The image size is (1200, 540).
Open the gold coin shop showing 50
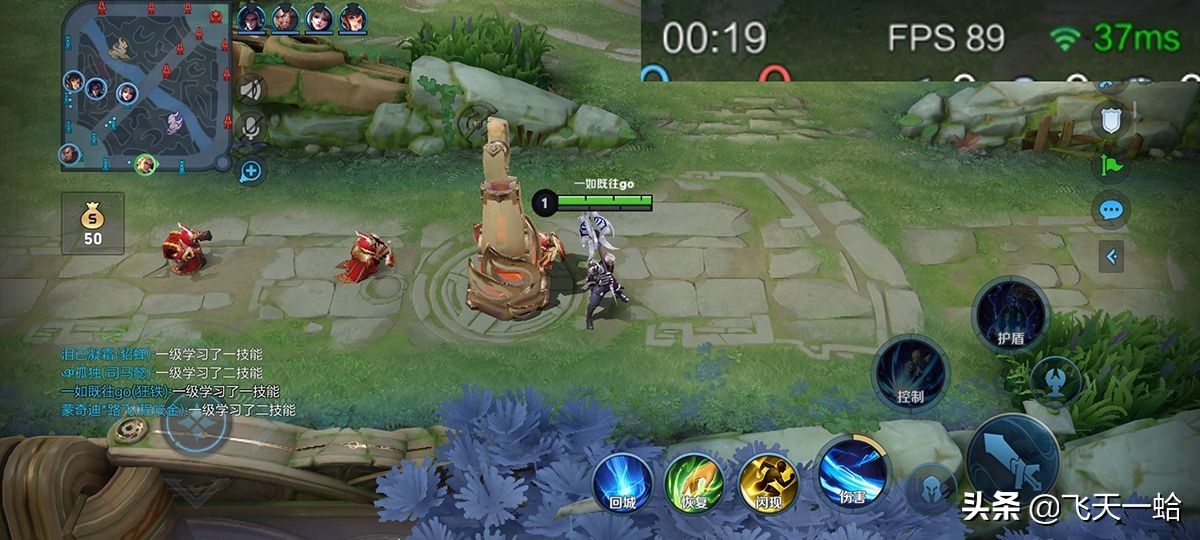pos(92,222)
